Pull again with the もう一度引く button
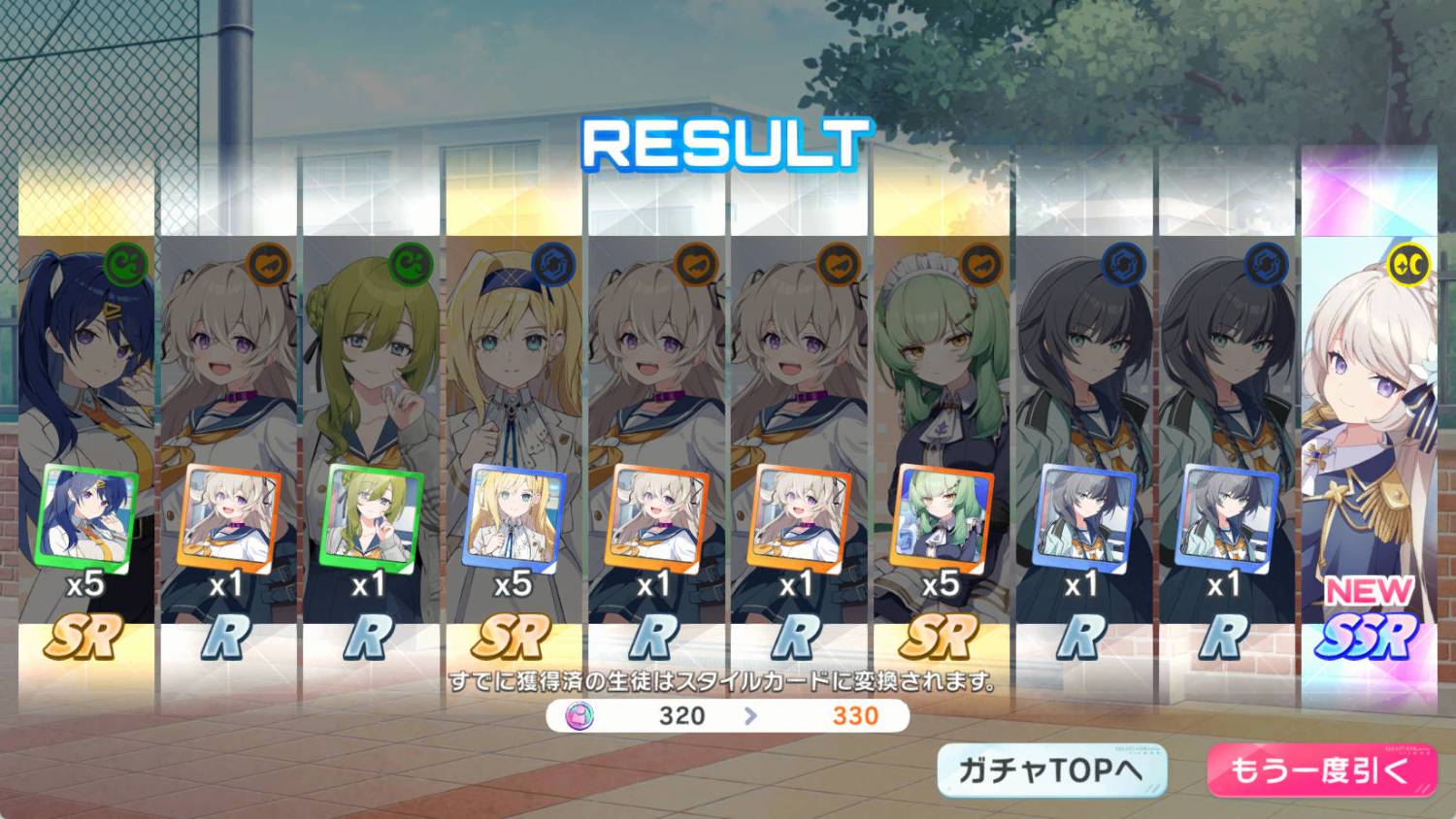Screen dimensions: 1456x819 click(1321, 770)
